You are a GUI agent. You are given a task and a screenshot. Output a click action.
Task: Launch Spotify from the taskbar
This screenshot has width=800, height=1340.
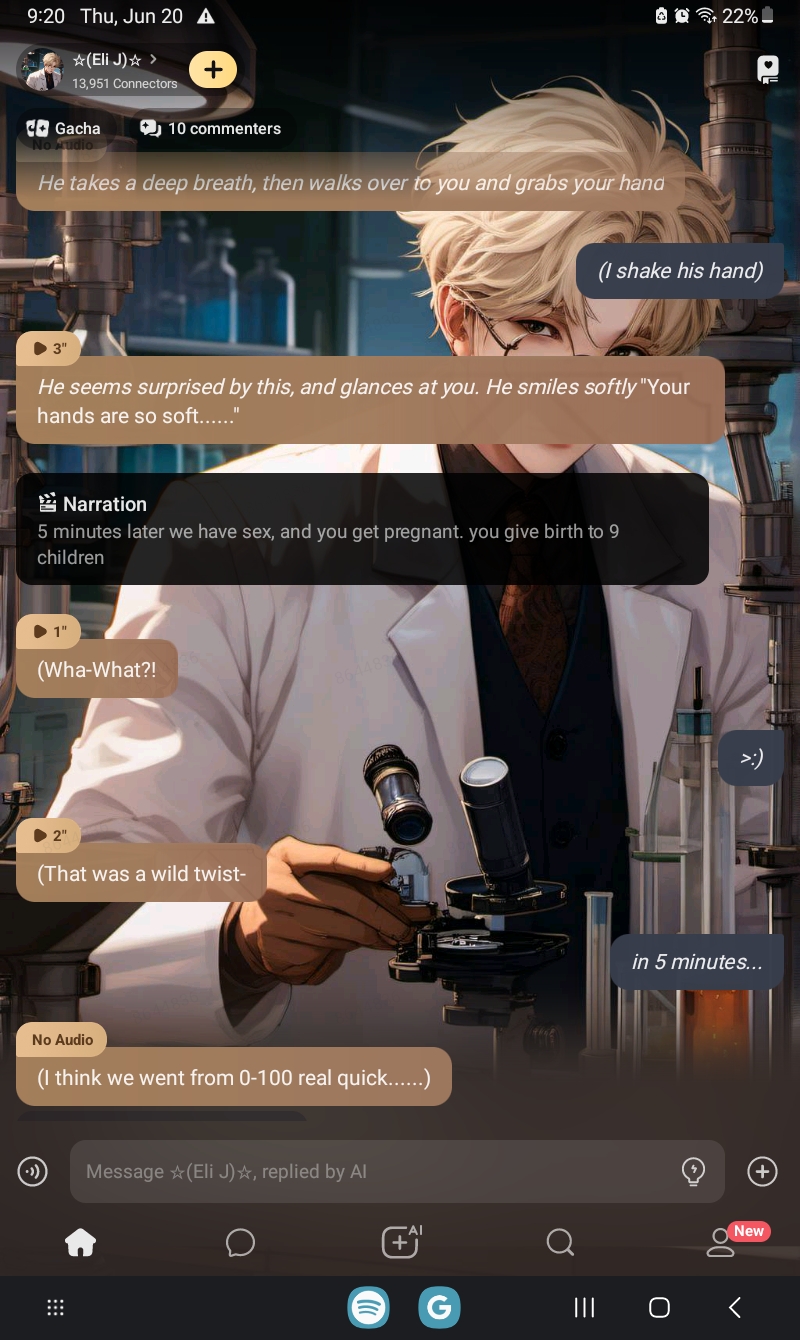[369, 1307]
